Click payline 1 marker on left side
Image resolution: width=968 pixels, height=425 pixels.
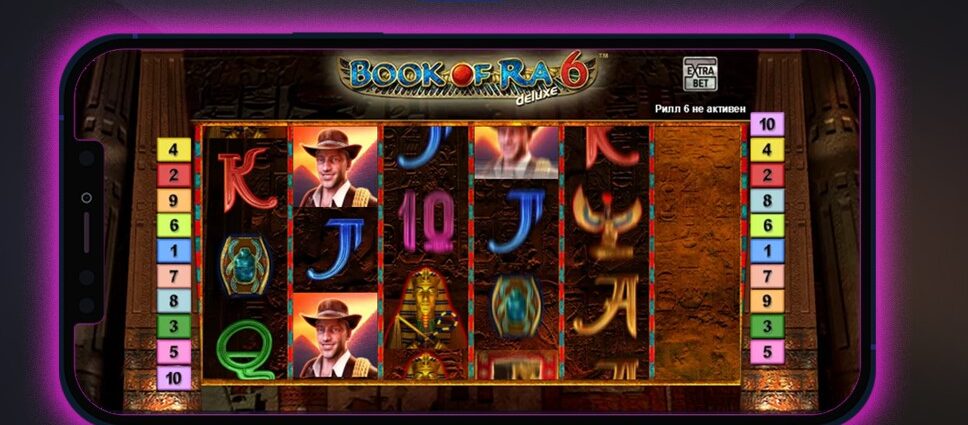(173, 250)
